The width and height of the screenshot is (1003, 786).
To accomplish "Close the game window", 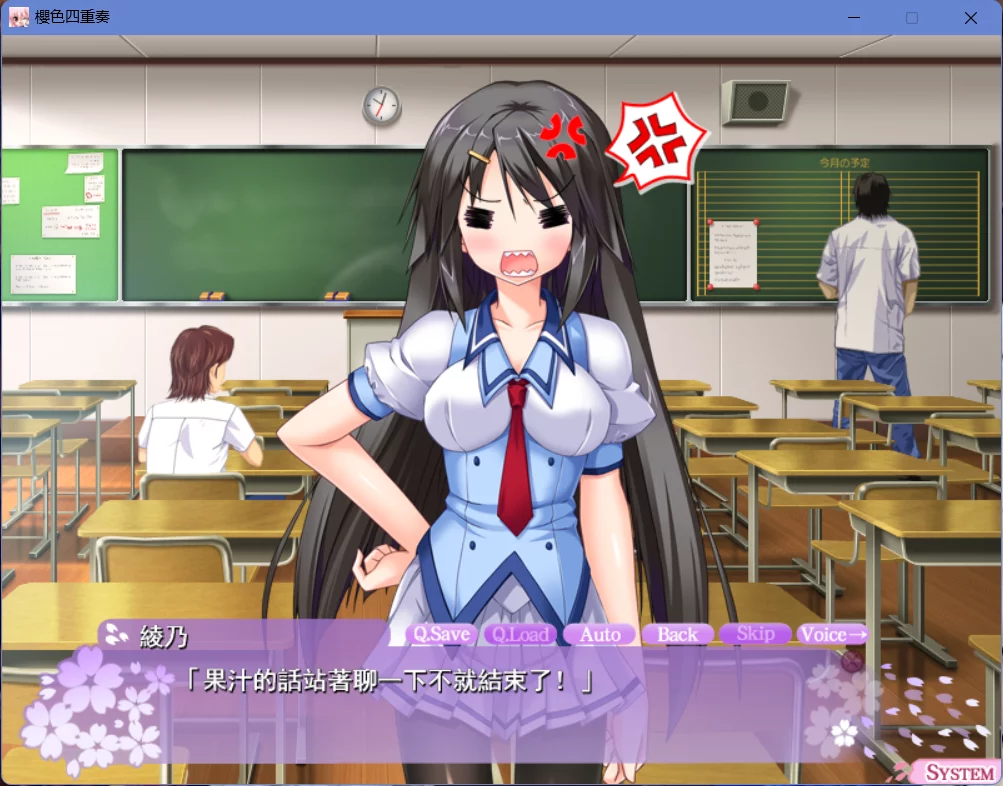I will pos(970,18).
